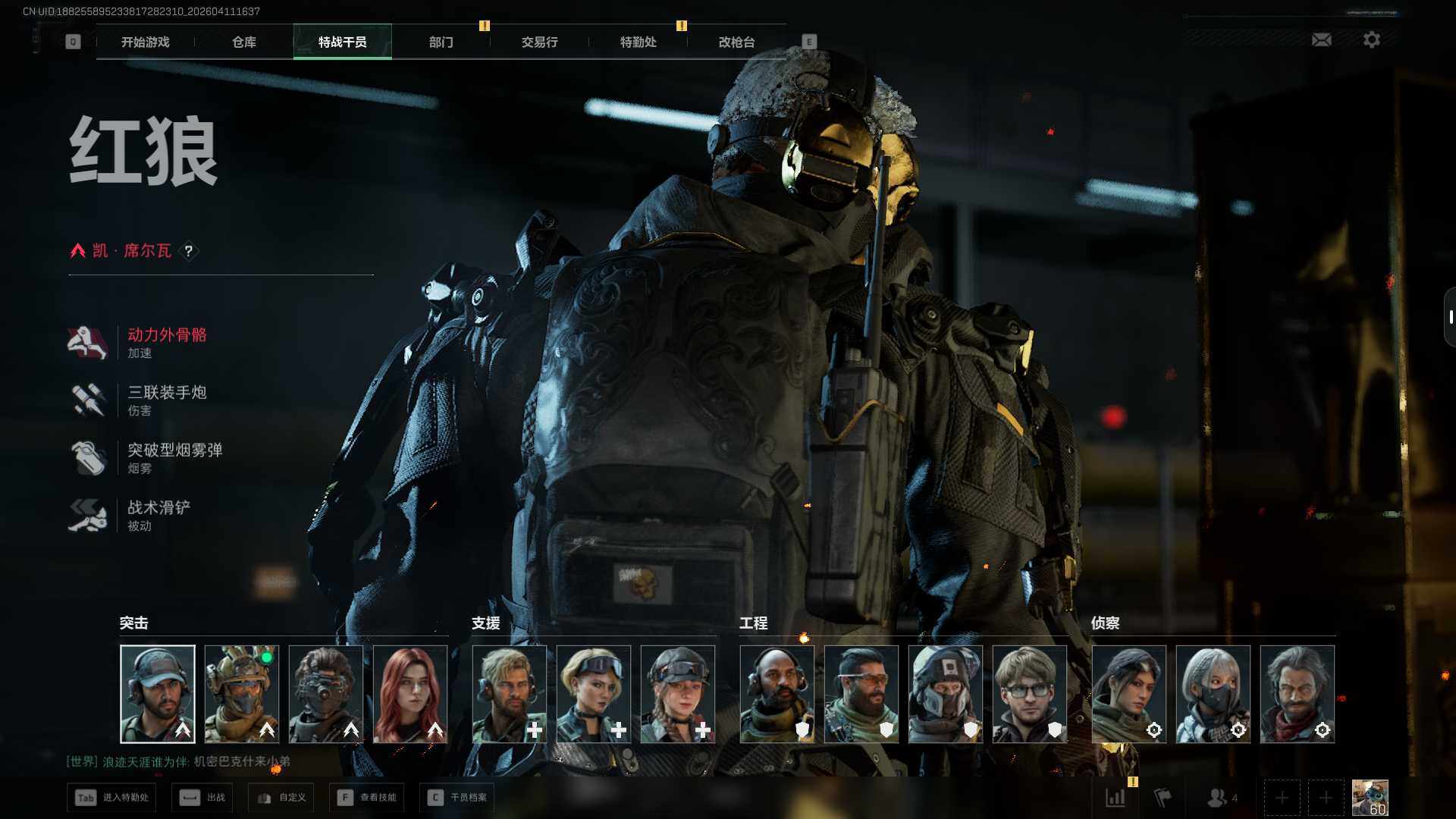Open the 改枪台 tab
The height and width of the screenshot is (819, 1456).
(737, 42)
